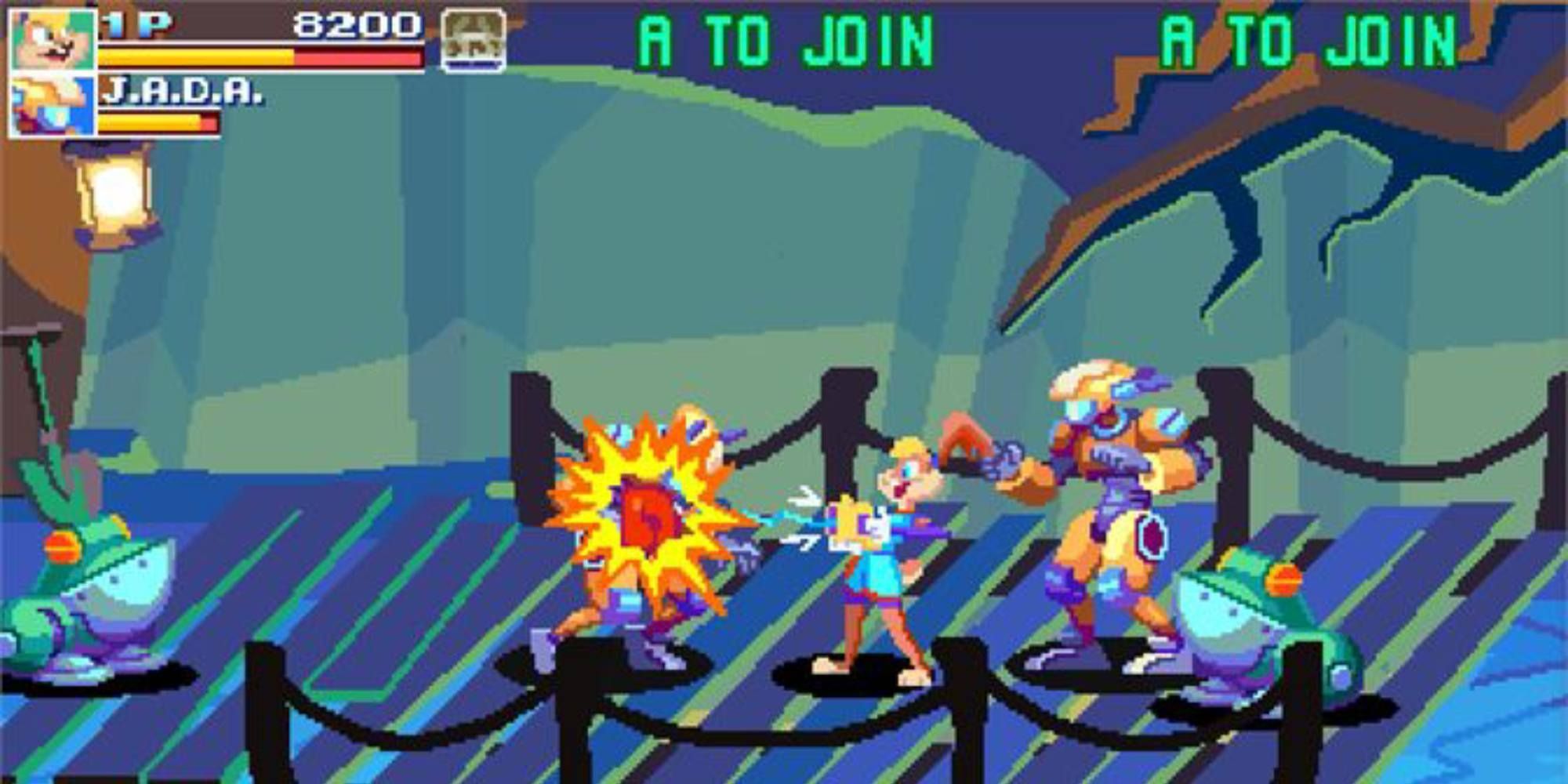The image size is (1568, 784).
Task: Select the Lola Bunny player character
Action: [878, 564]
